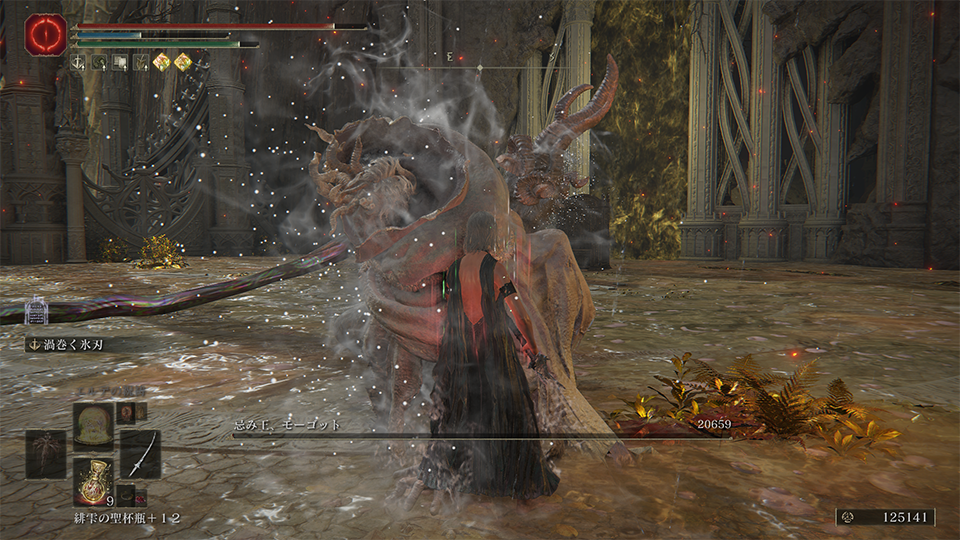The width and height of the screenshot is (960, 540).
Task: Select the Flask of Crimson Tears slot
Action: click(93, 478)
